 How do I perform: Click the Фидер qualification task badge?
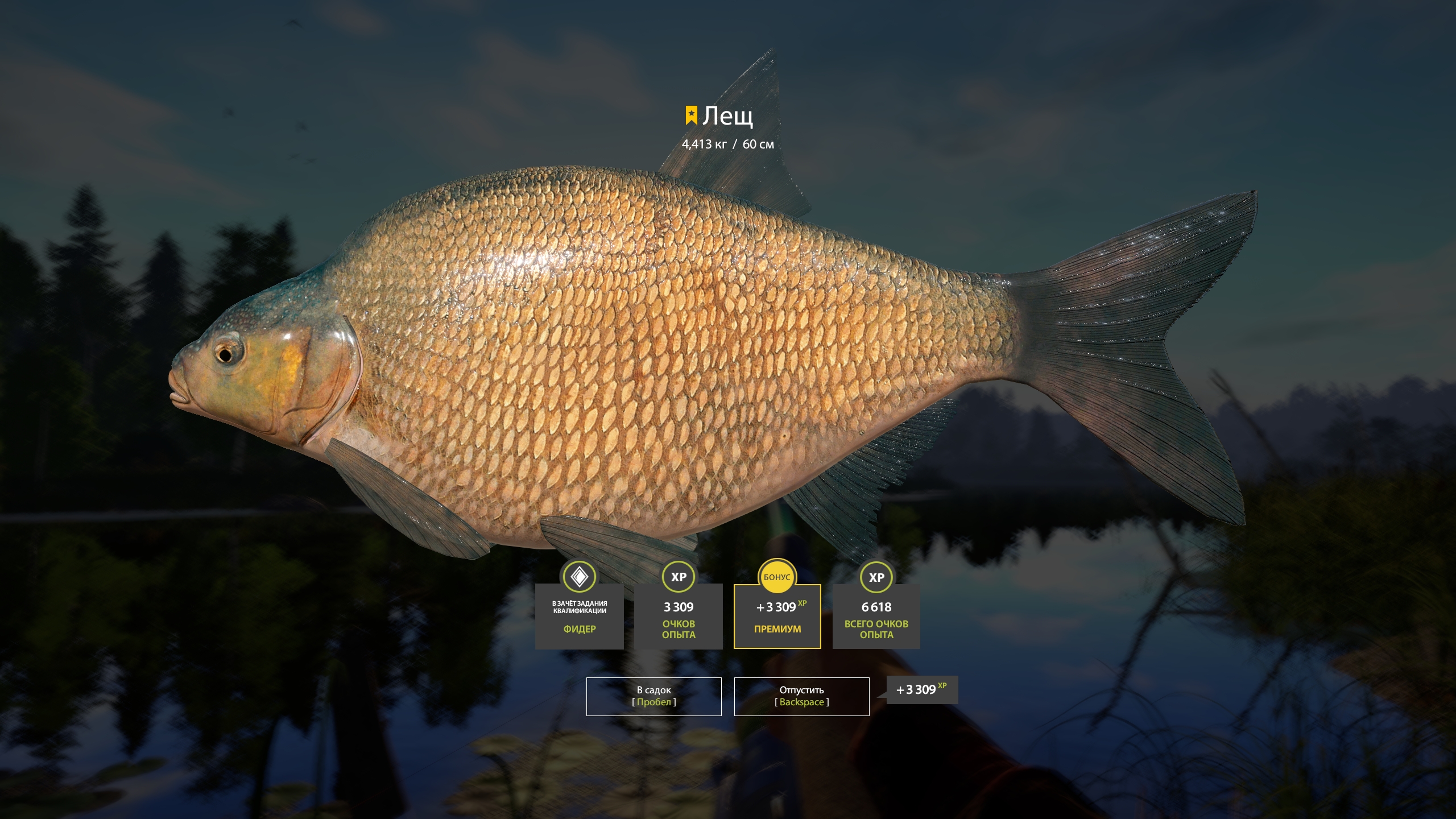pyautogui.click(x=579, y=615)
